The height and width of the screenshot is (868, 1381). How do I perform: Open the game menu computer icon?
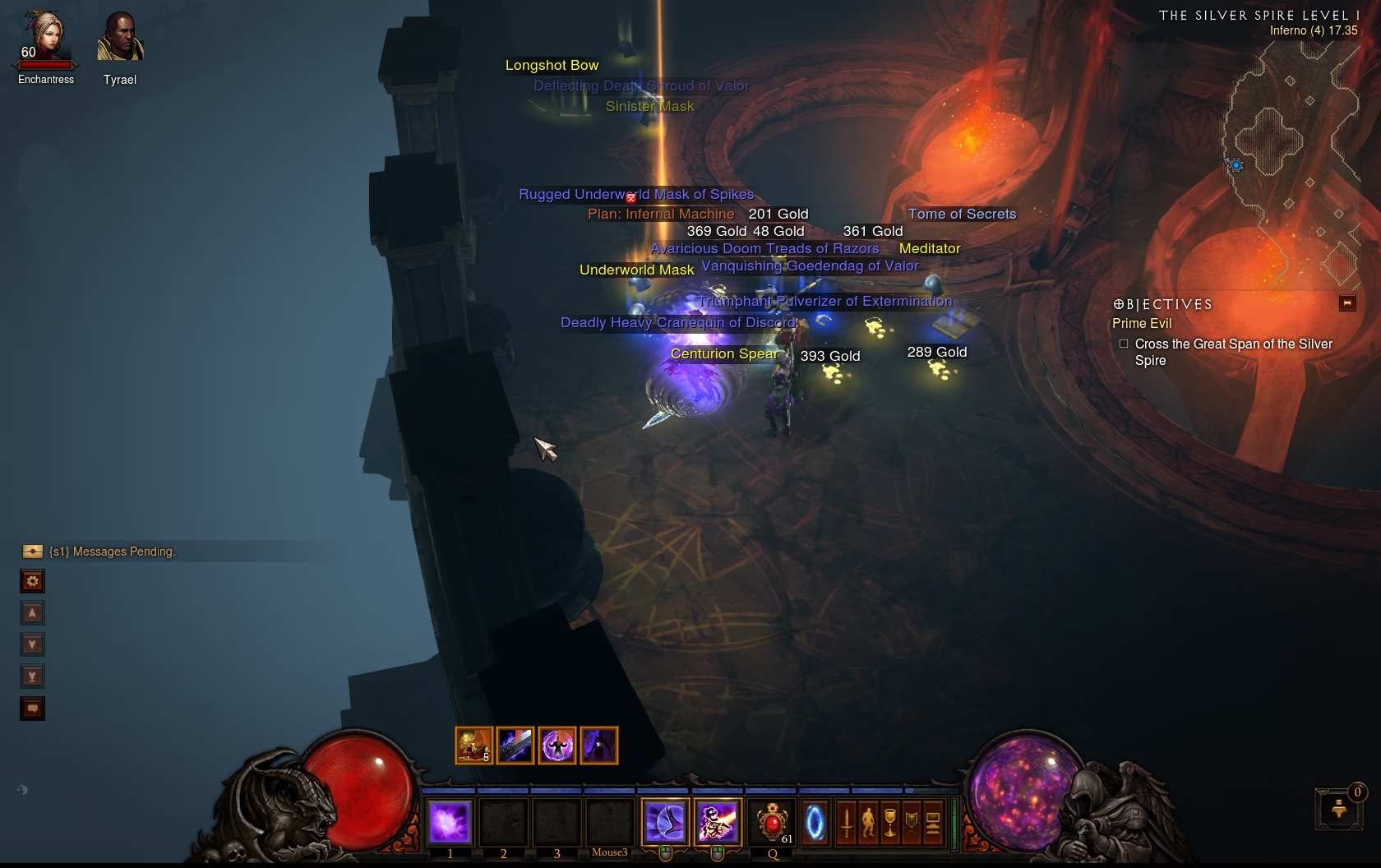[933, 822]
